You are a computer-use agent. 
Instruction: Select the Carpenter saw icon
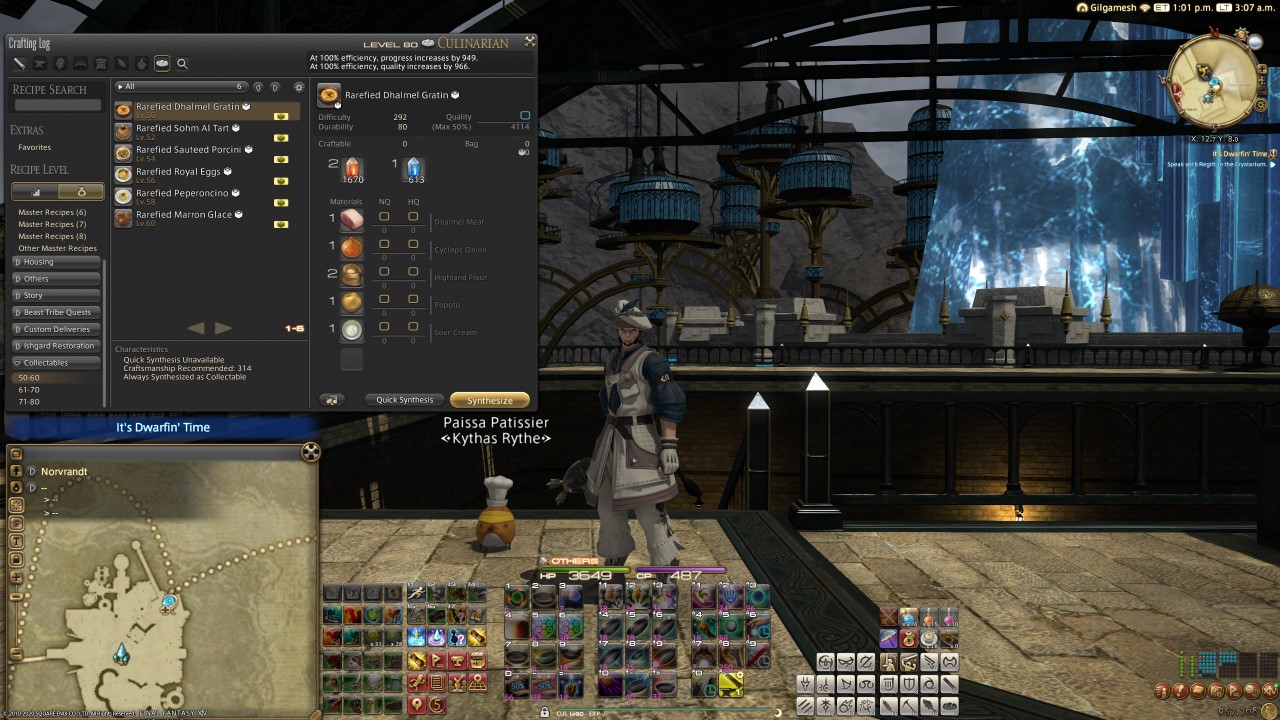[18, 63]
